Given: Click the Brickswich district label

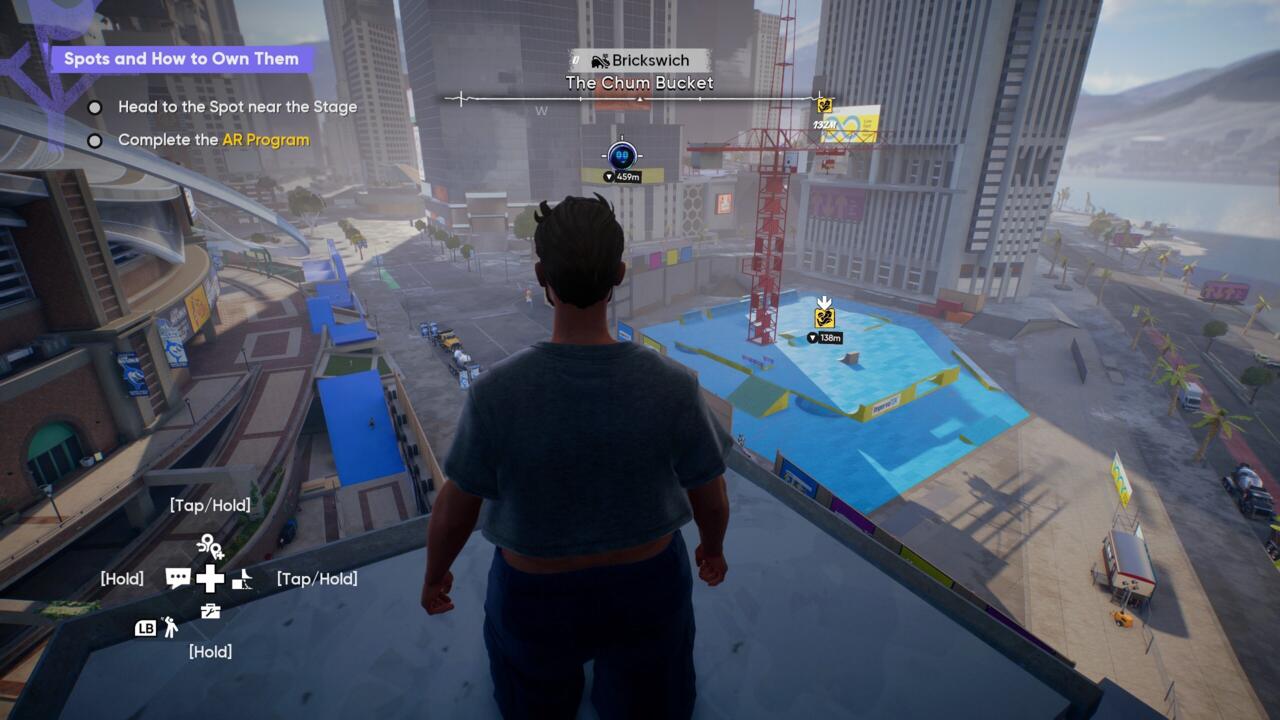Looking at the screenshot, I should point(640,61).
